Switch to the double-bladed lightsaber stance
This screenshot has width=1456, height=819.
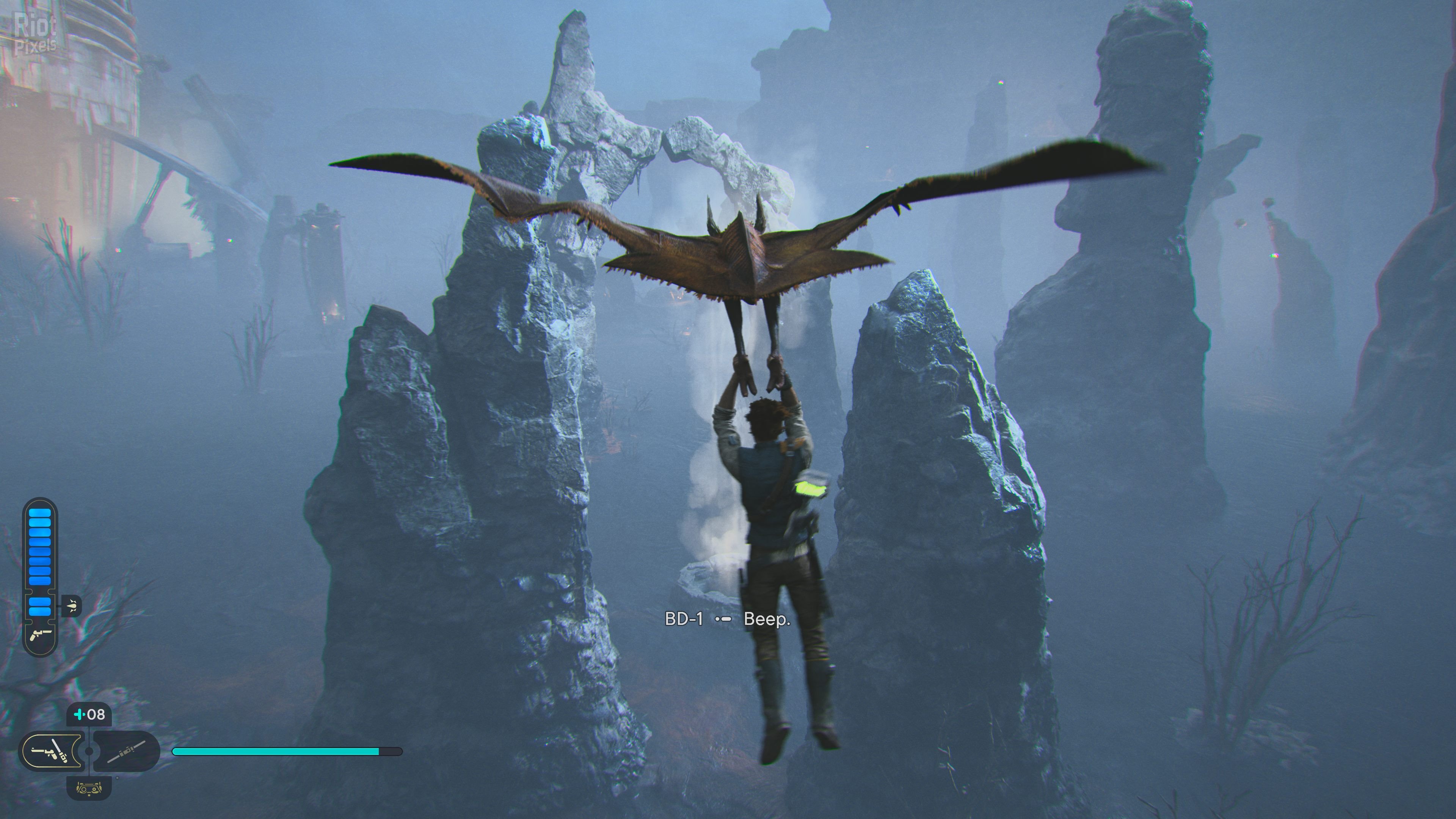[126, 751]
